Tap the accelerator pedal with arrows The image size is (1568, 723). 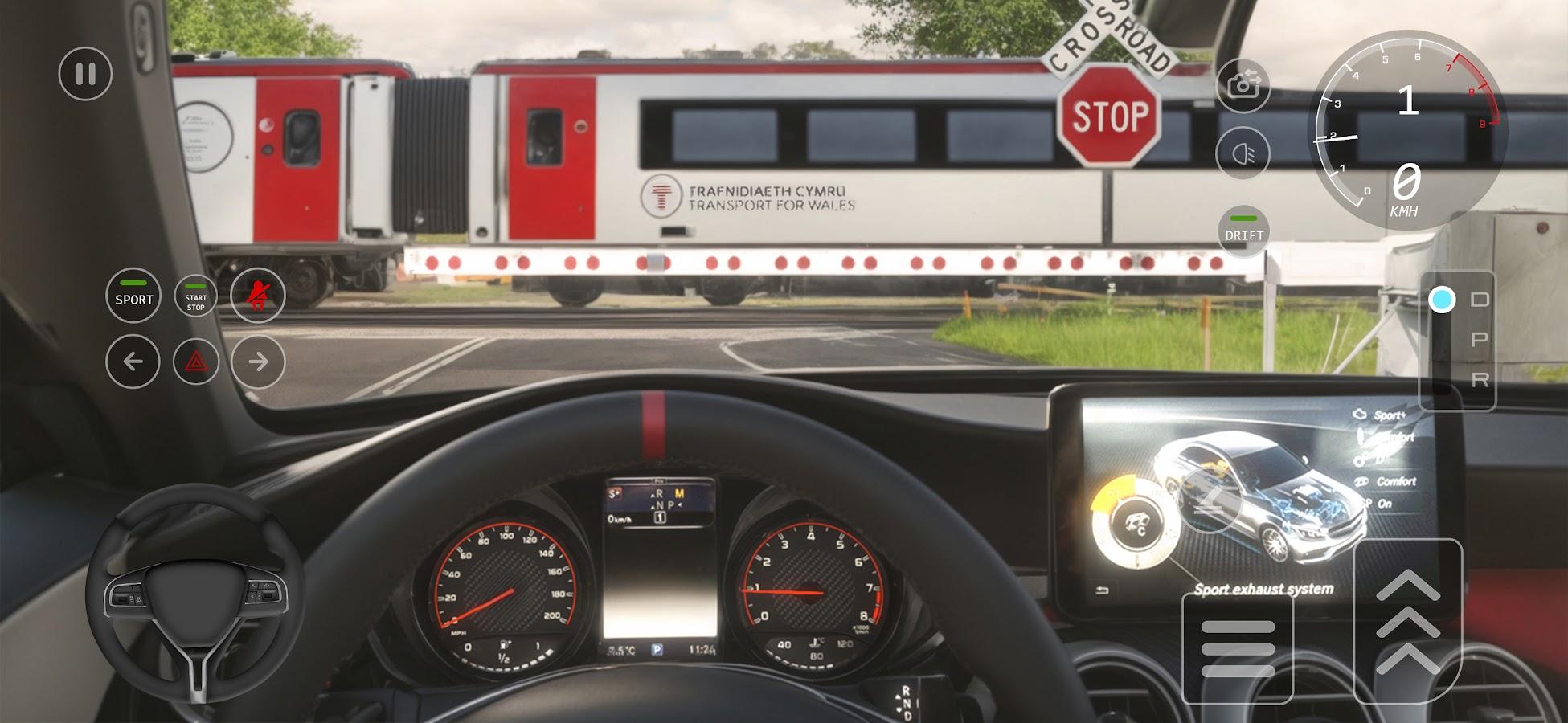pos(1408,621)
